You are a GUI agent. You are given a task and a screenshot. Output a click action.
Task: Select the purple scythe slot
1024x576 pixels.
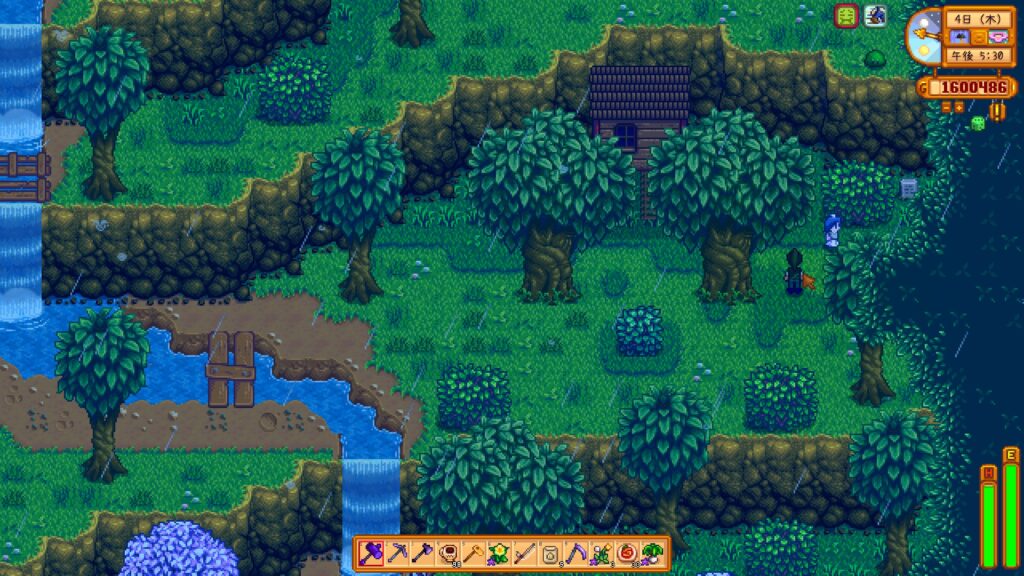577,553
